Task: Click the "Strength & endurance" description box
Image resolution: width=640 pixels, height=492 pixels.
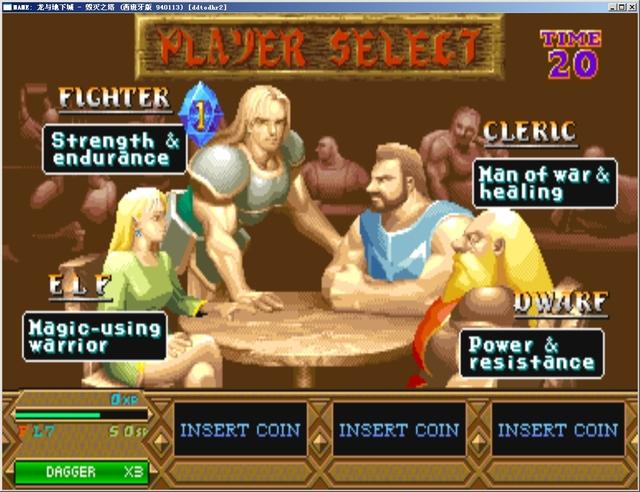Action: tap(115, 149)
